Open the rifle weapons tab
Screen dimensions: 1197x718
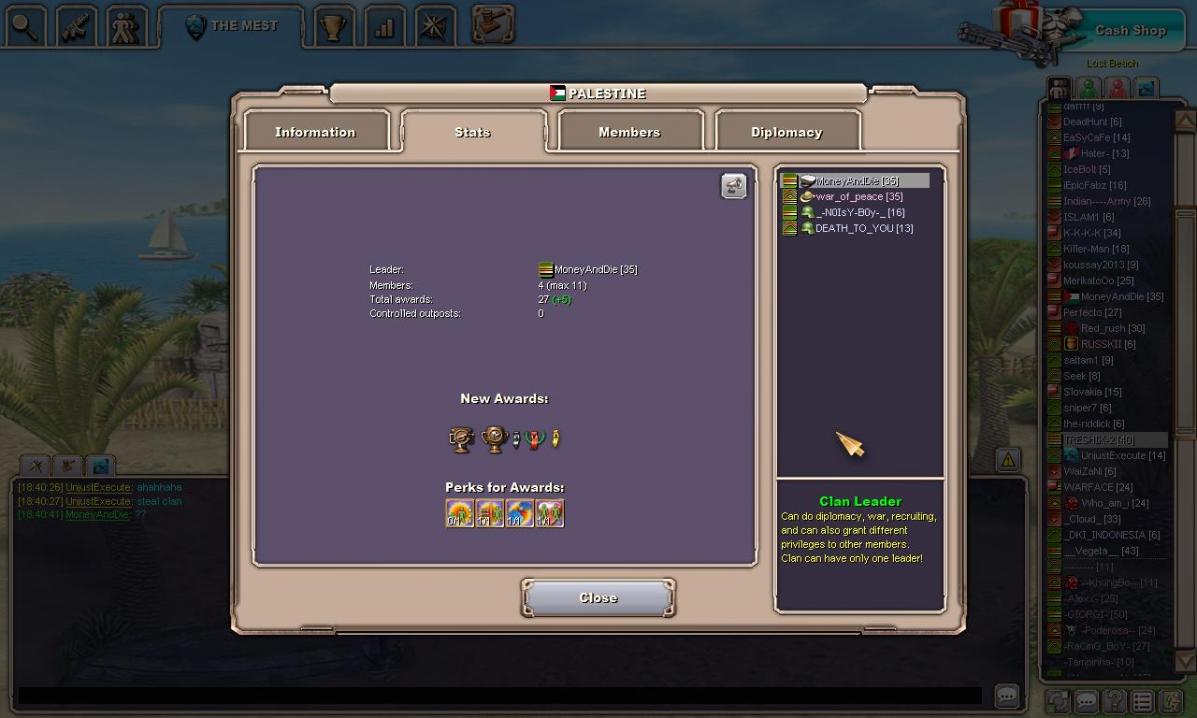pyautogui.click(x=76, y=27)
